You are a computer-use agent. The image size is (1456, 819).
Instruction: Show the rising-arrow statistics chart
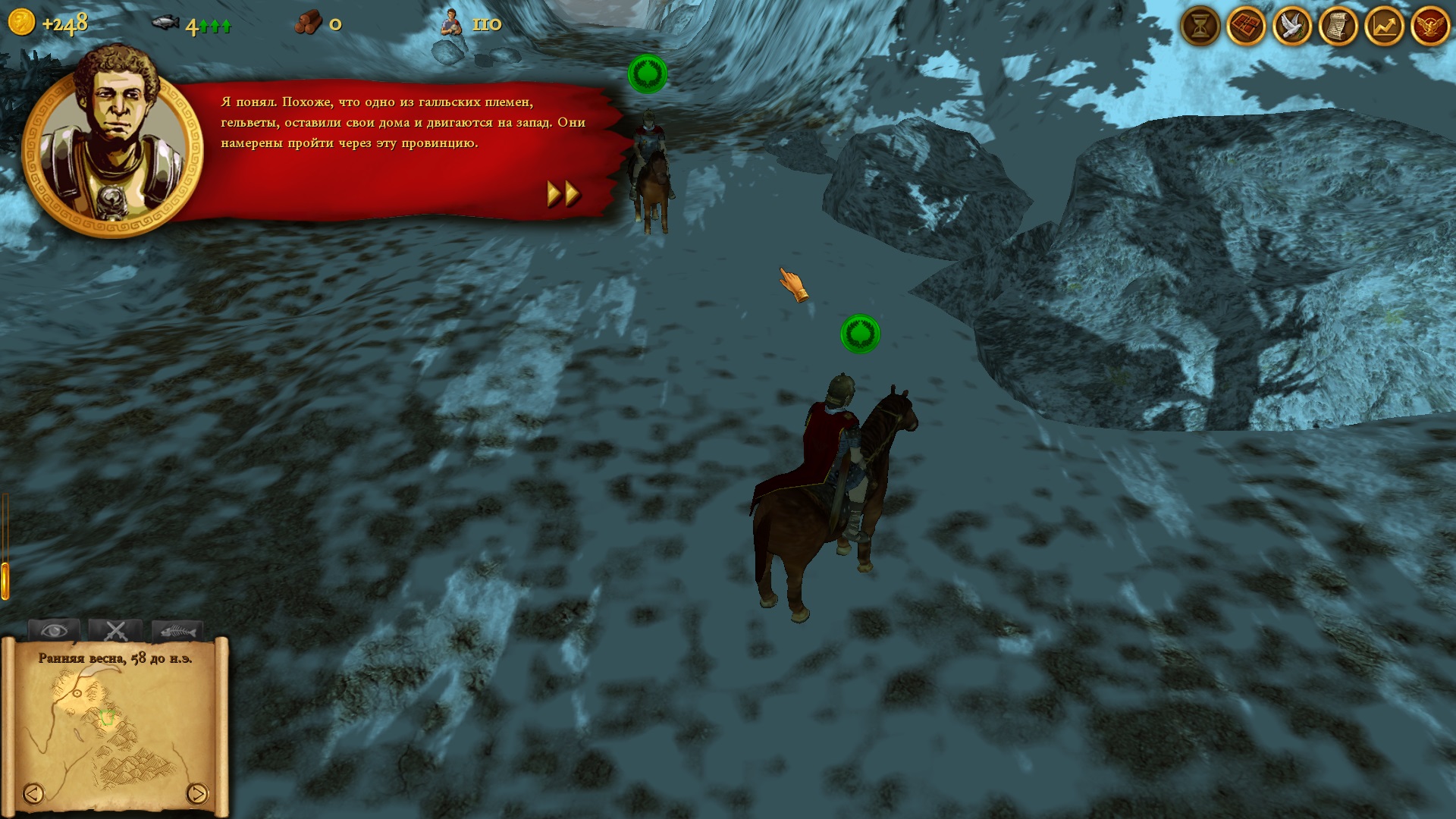1384,27
